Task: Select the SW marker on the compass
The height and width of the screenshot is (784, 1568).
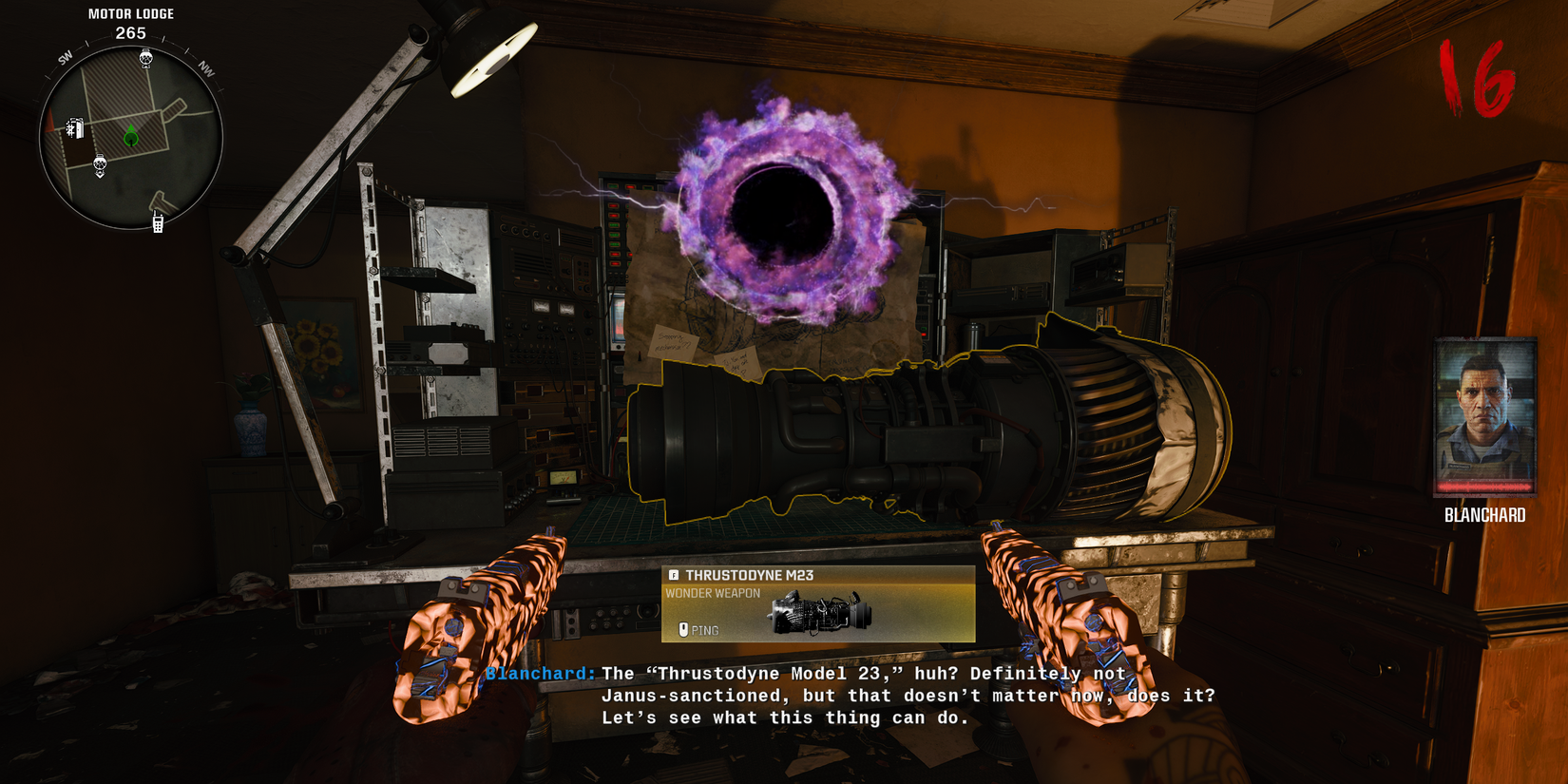Action: tap(65, 55)
